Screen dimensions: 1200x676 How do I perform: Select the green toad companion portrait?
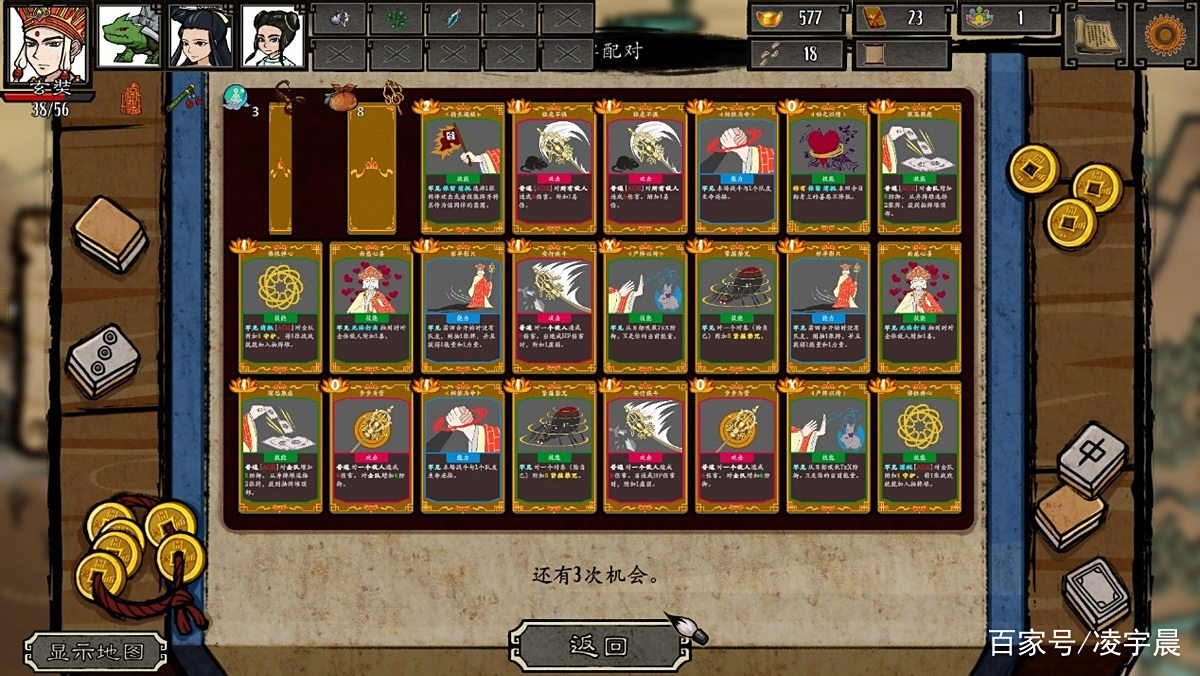click(129, 36)
